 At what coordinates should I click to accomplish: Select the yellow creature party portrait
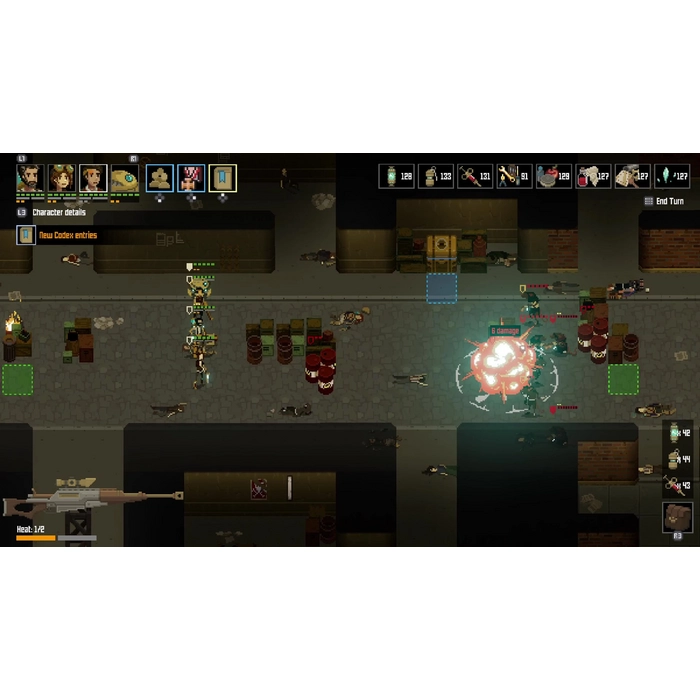[x=125, y=178]
